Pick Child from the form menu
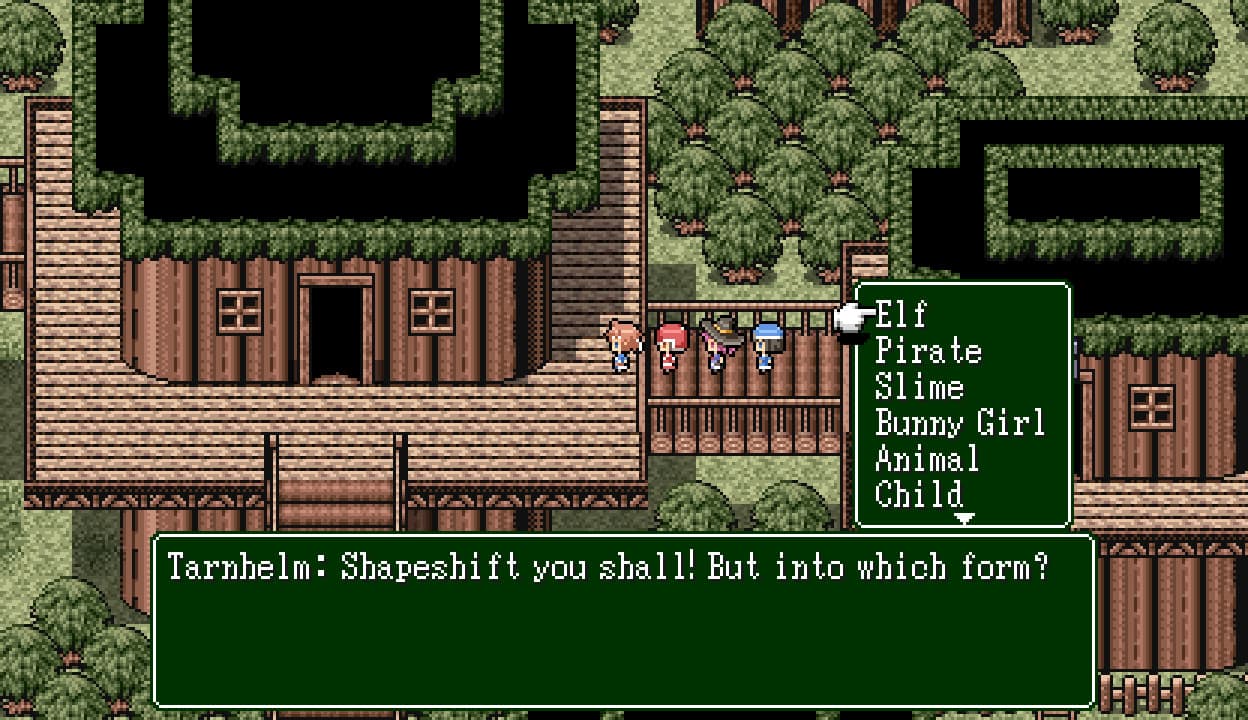Viewport: 1248px width, 720px height. point(918,494)
